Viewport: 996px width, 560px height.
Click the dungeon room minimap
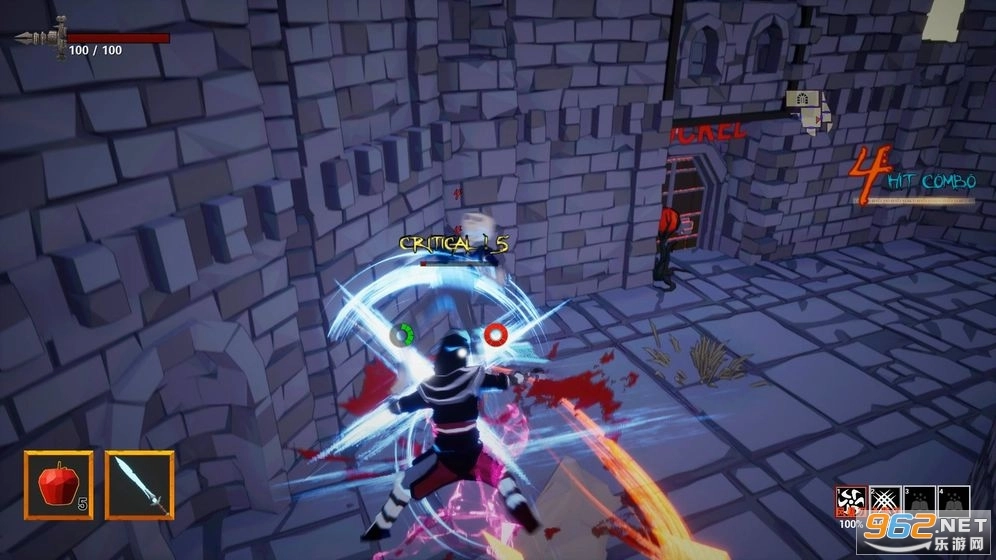(809, 109)
